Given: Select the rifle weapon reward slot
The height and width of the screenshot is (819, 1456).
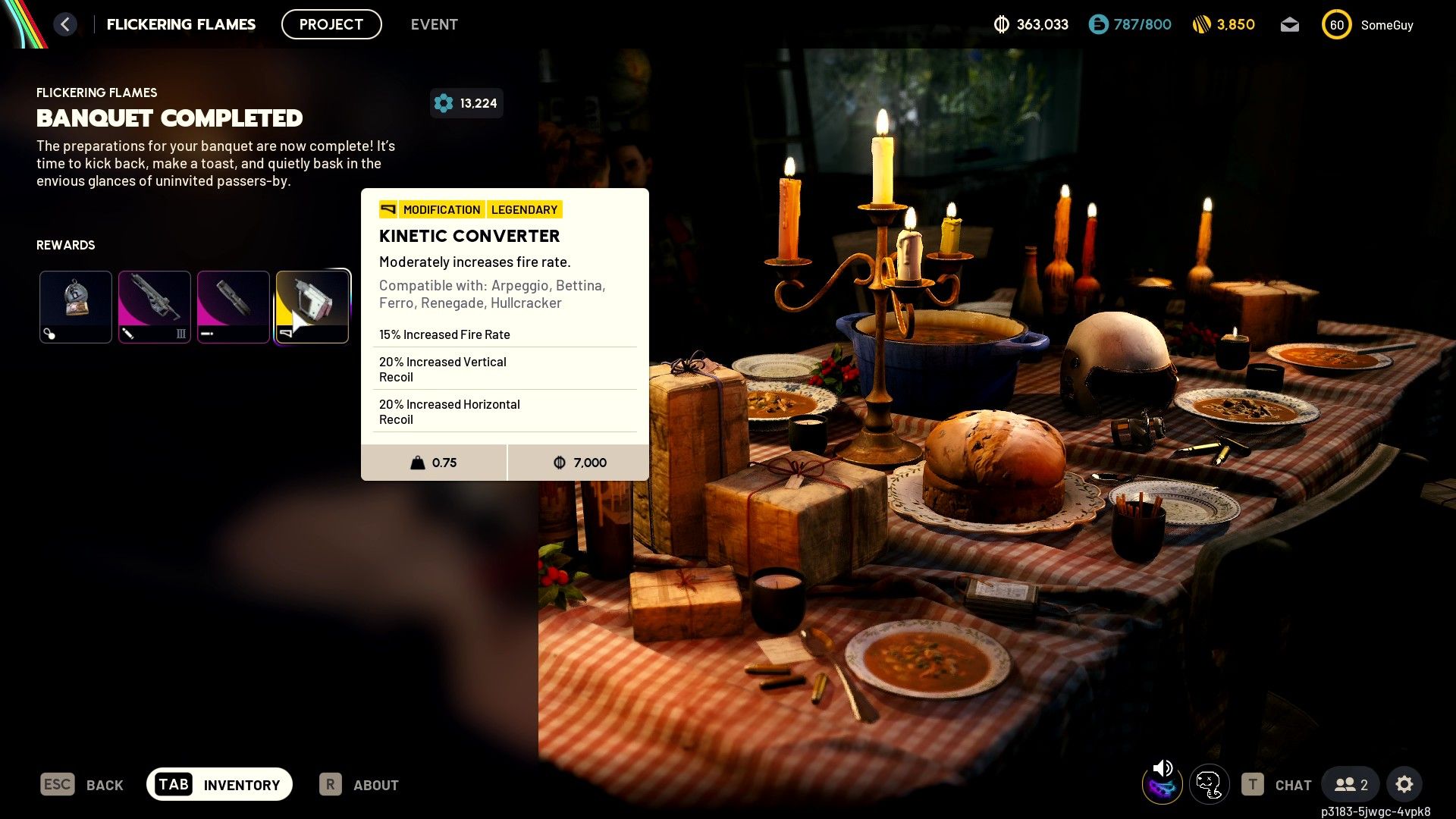Looking at the screenshot, I should pos(155,306).
